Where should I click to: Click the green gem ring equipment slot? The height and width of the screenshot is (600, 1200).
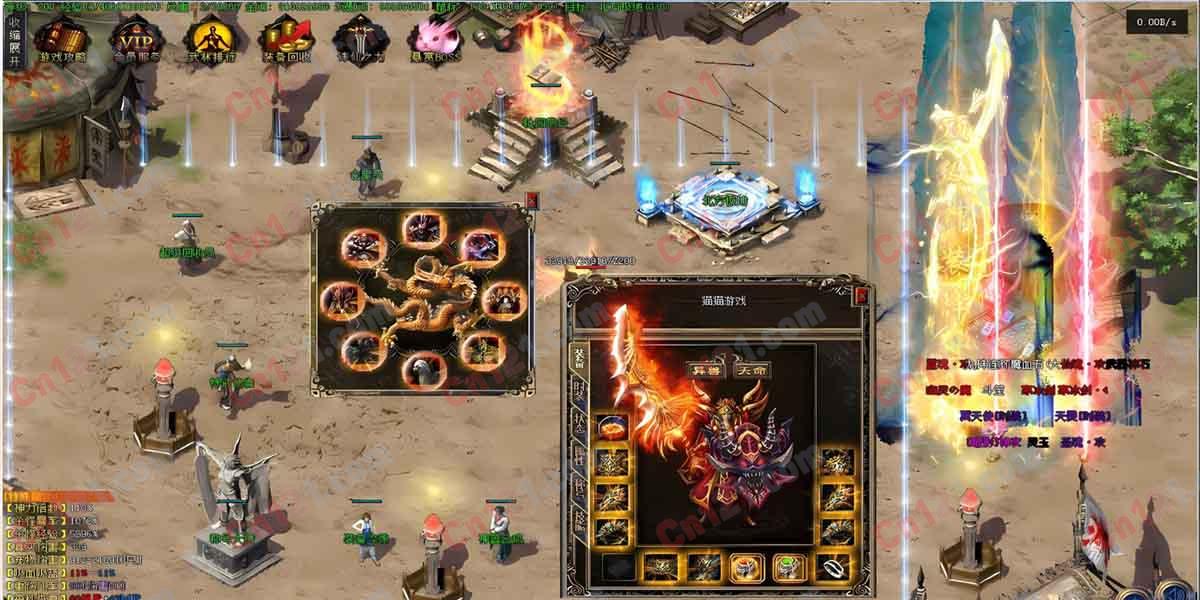(787, 568)
